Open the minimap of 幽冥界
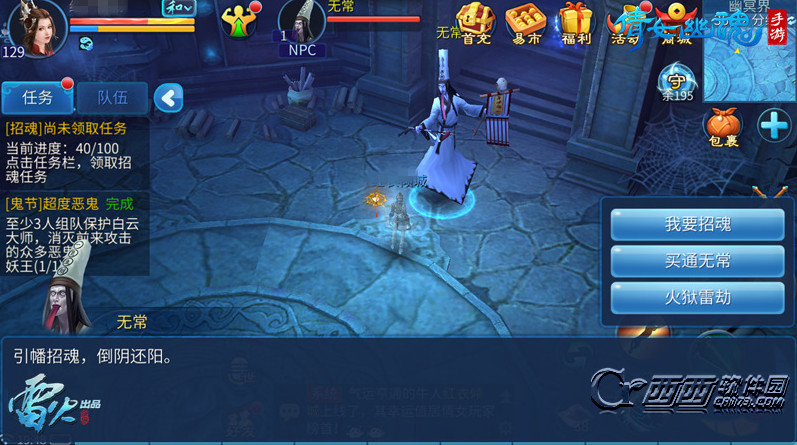This screenshot has width=797, height=445. pyautogui.click(x=749, y=50)
